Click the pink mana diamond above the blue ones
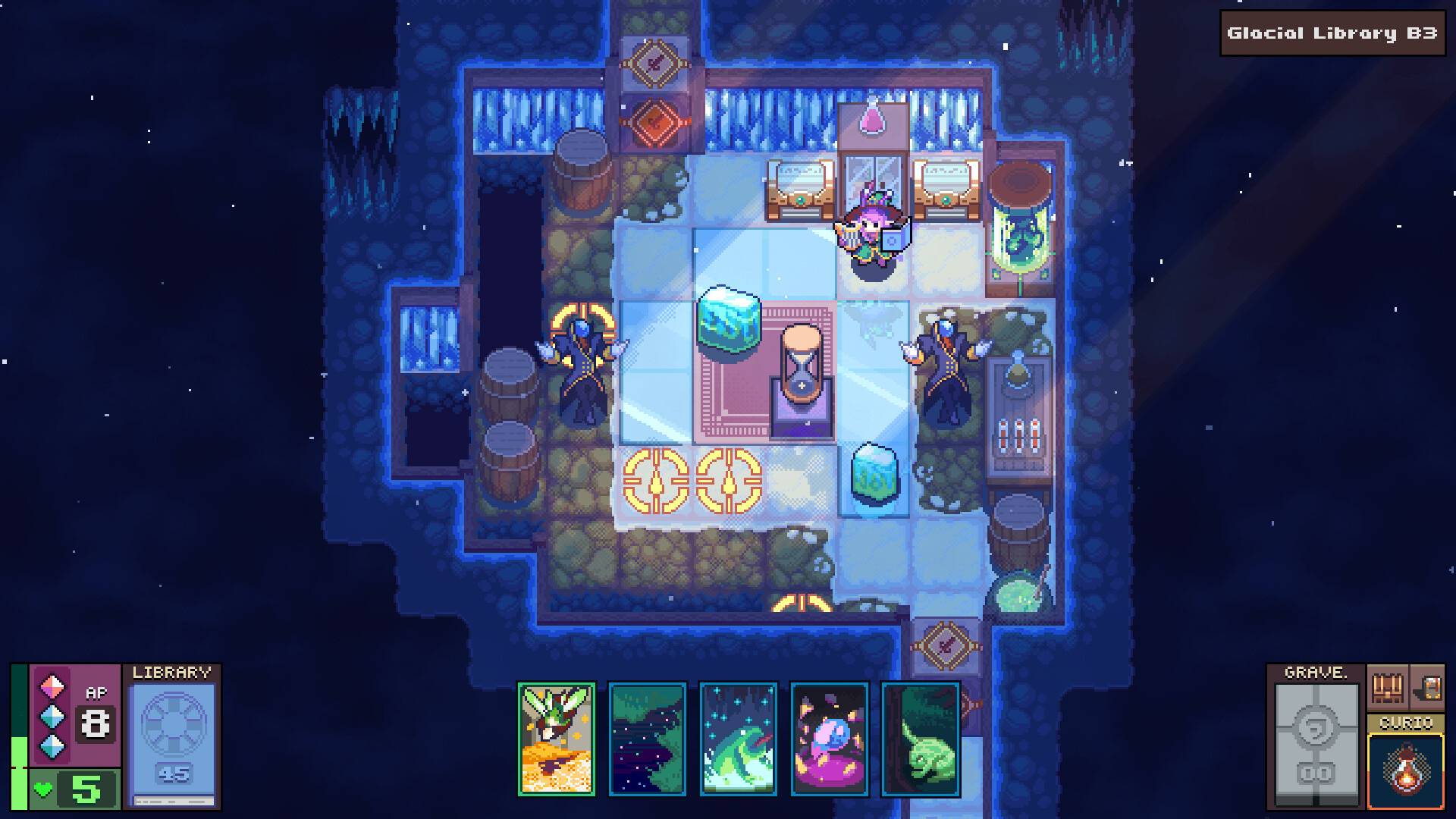Viewport: 1456px width, 819px height. (52, 686)
